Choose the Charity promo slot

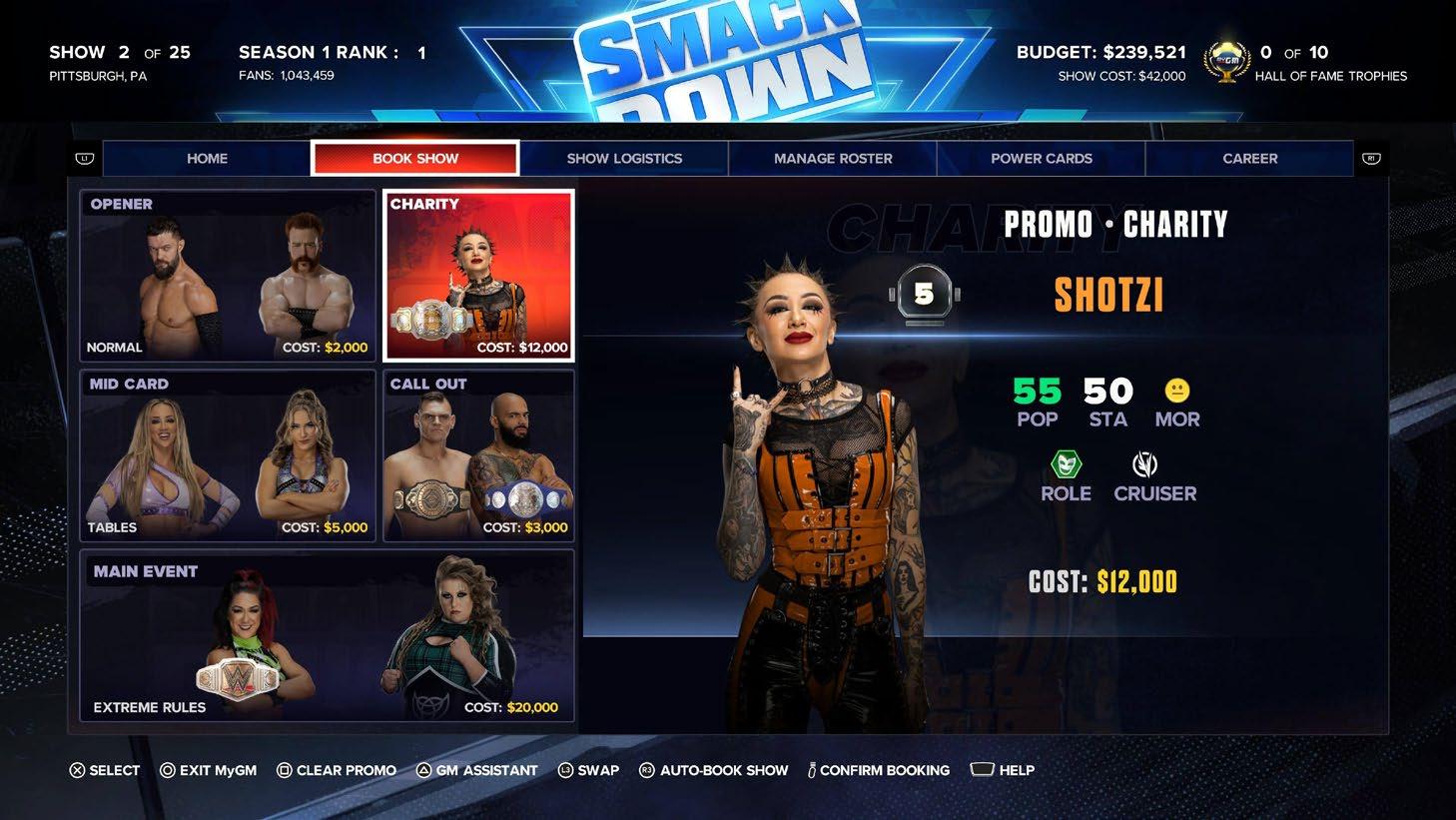479,276
